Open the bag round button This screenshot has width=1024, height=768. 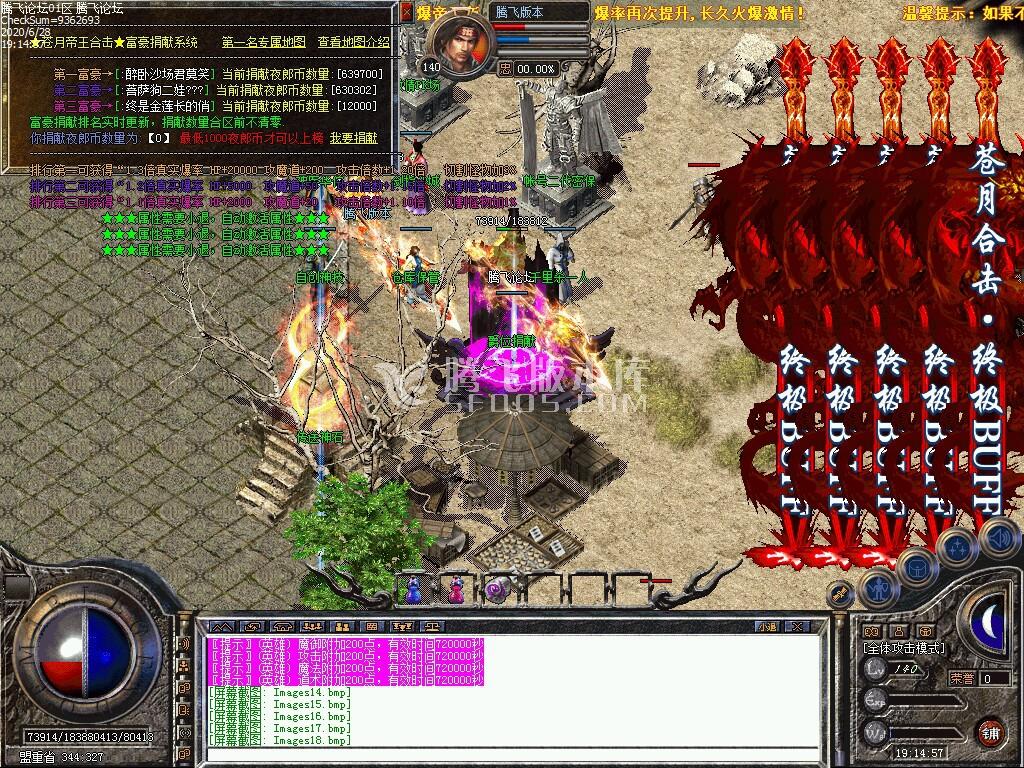coord(917,568)
